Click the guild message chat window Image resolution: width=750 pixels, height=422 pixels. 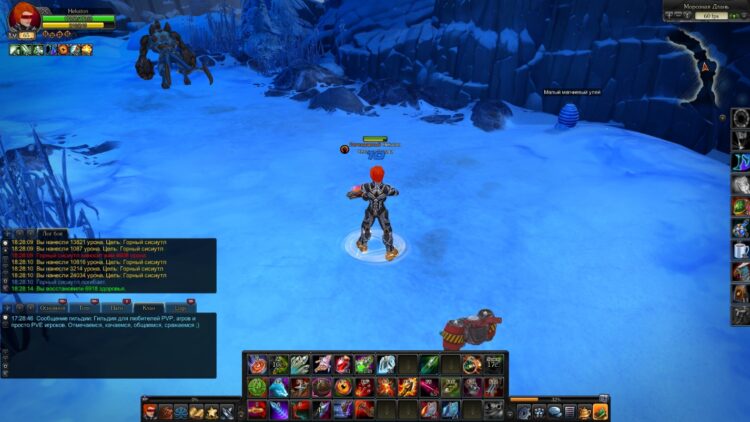[x=110, y=345]
